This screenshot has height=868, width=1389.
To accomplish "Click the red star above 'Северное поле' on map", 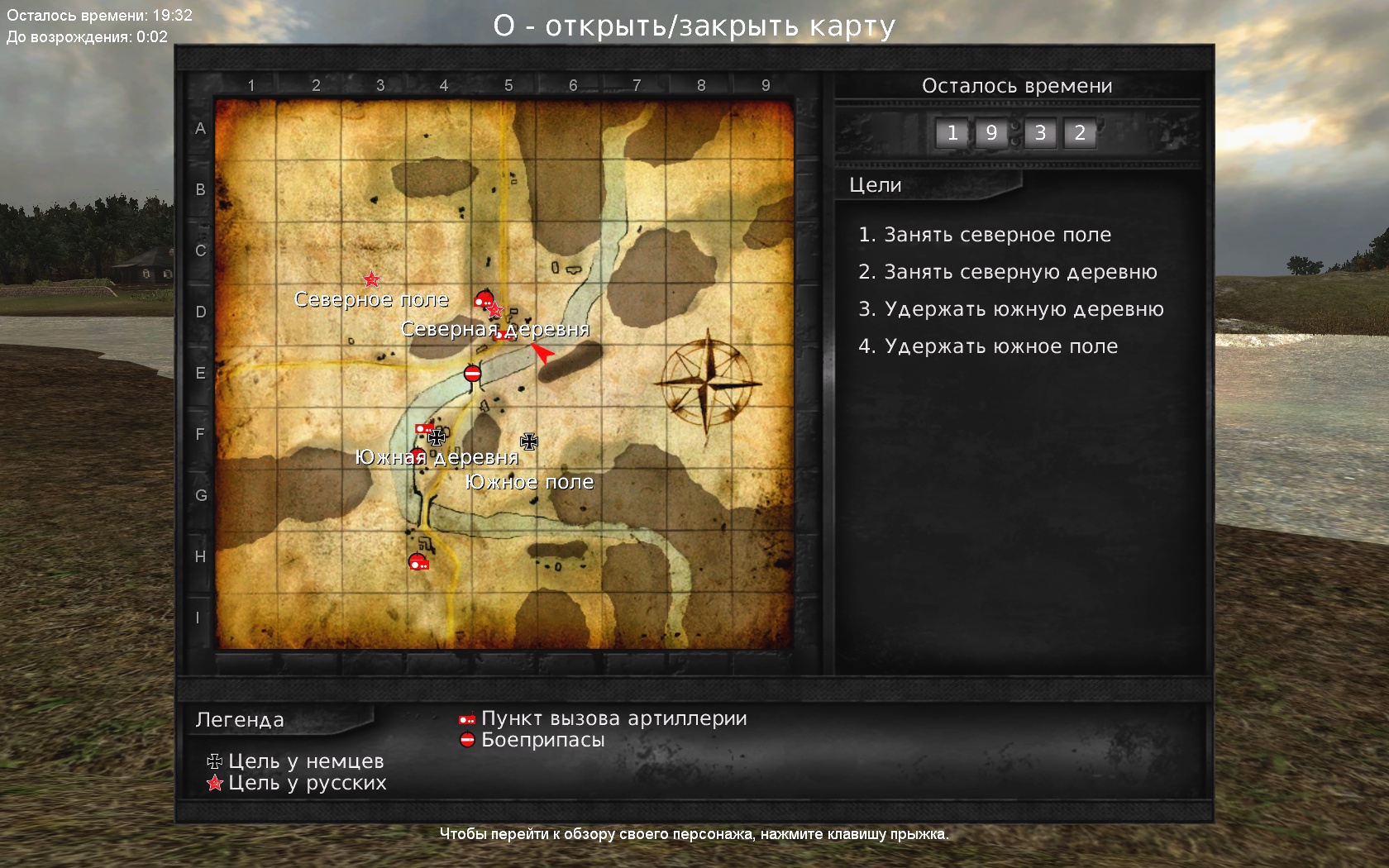I will point(372,279).
